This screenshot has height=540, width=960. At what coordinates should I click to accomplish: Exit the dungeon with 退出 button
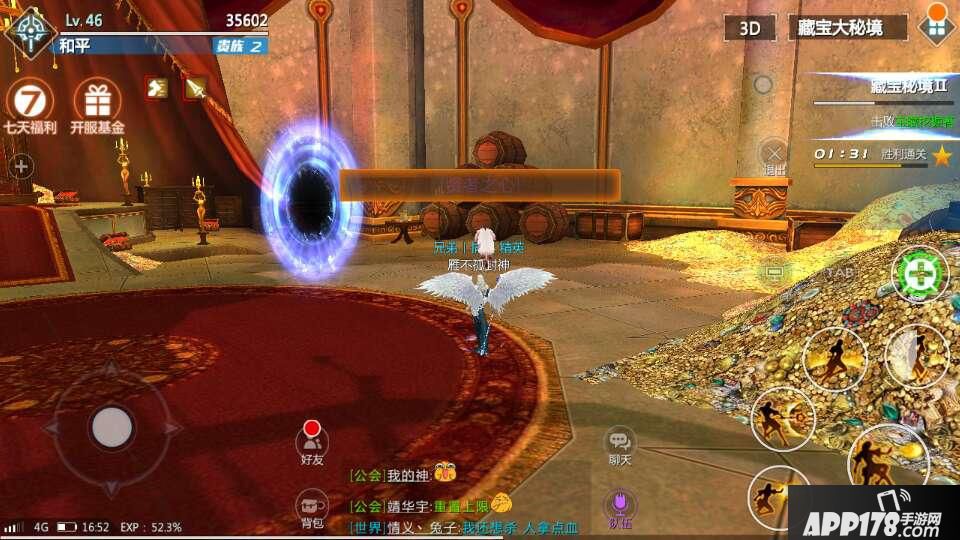pos(774,155)
